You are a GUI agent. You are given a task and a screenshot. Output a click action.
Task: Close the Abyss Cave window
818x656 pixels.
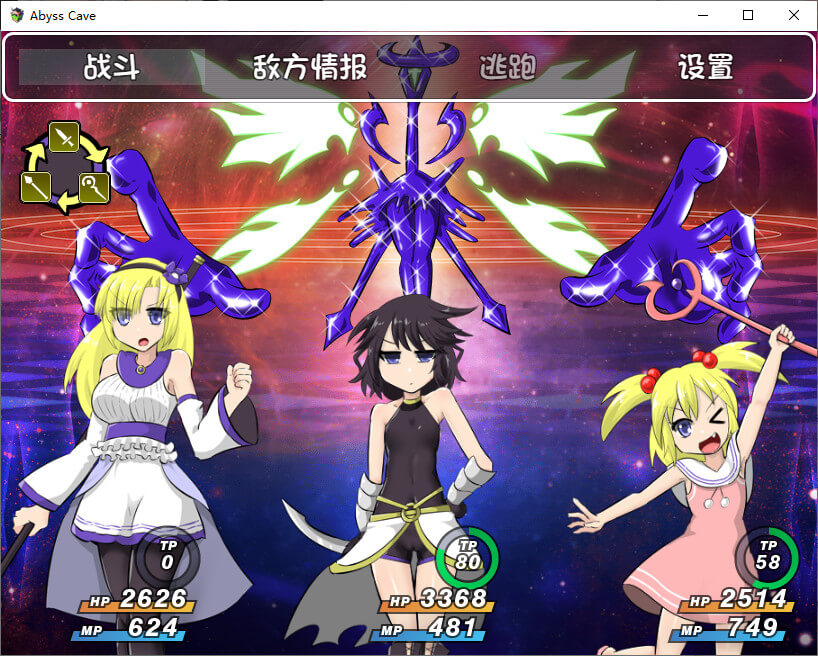(794, 15)
